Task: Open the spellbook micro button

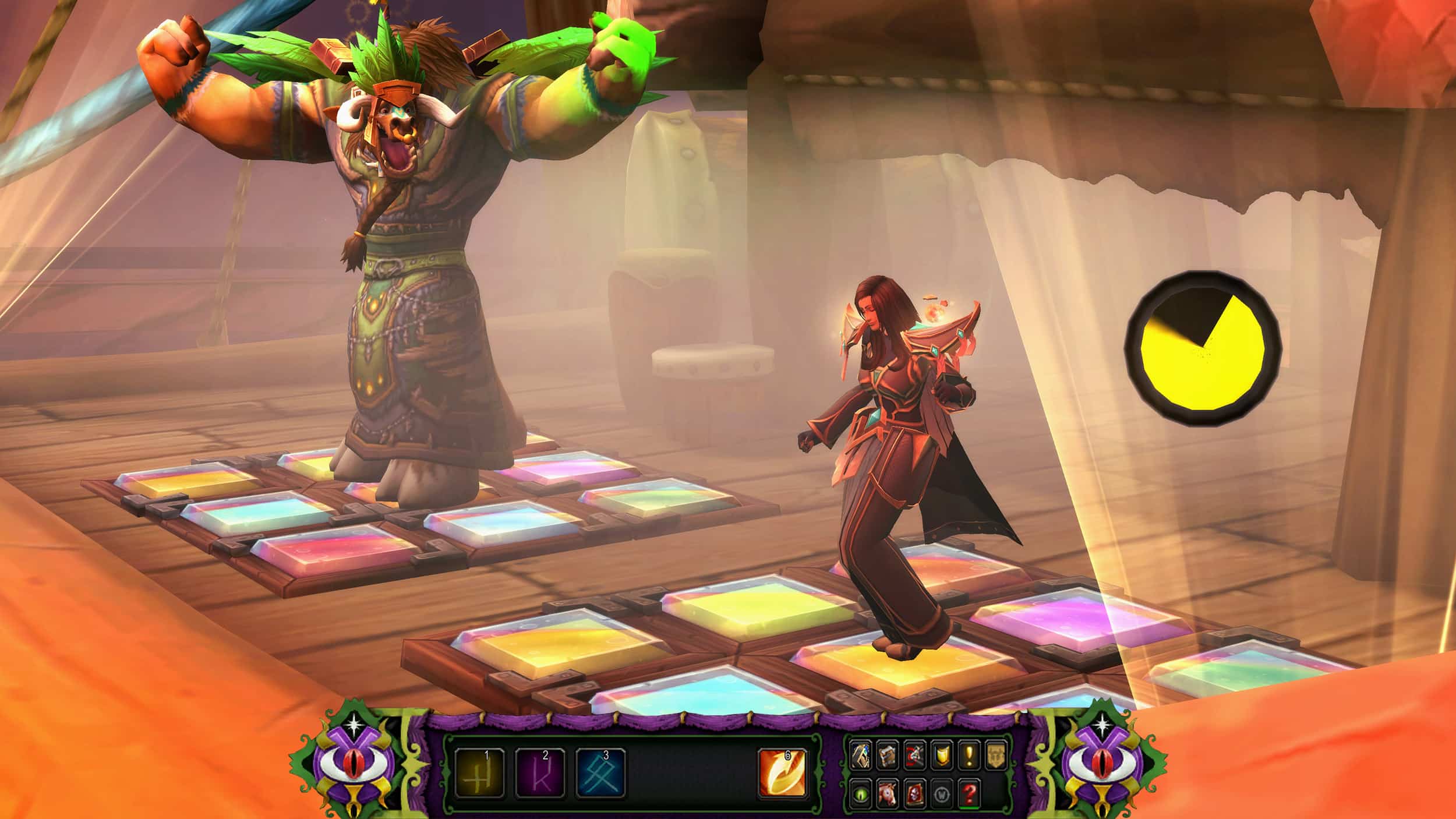Action: [x=887, y=756]
